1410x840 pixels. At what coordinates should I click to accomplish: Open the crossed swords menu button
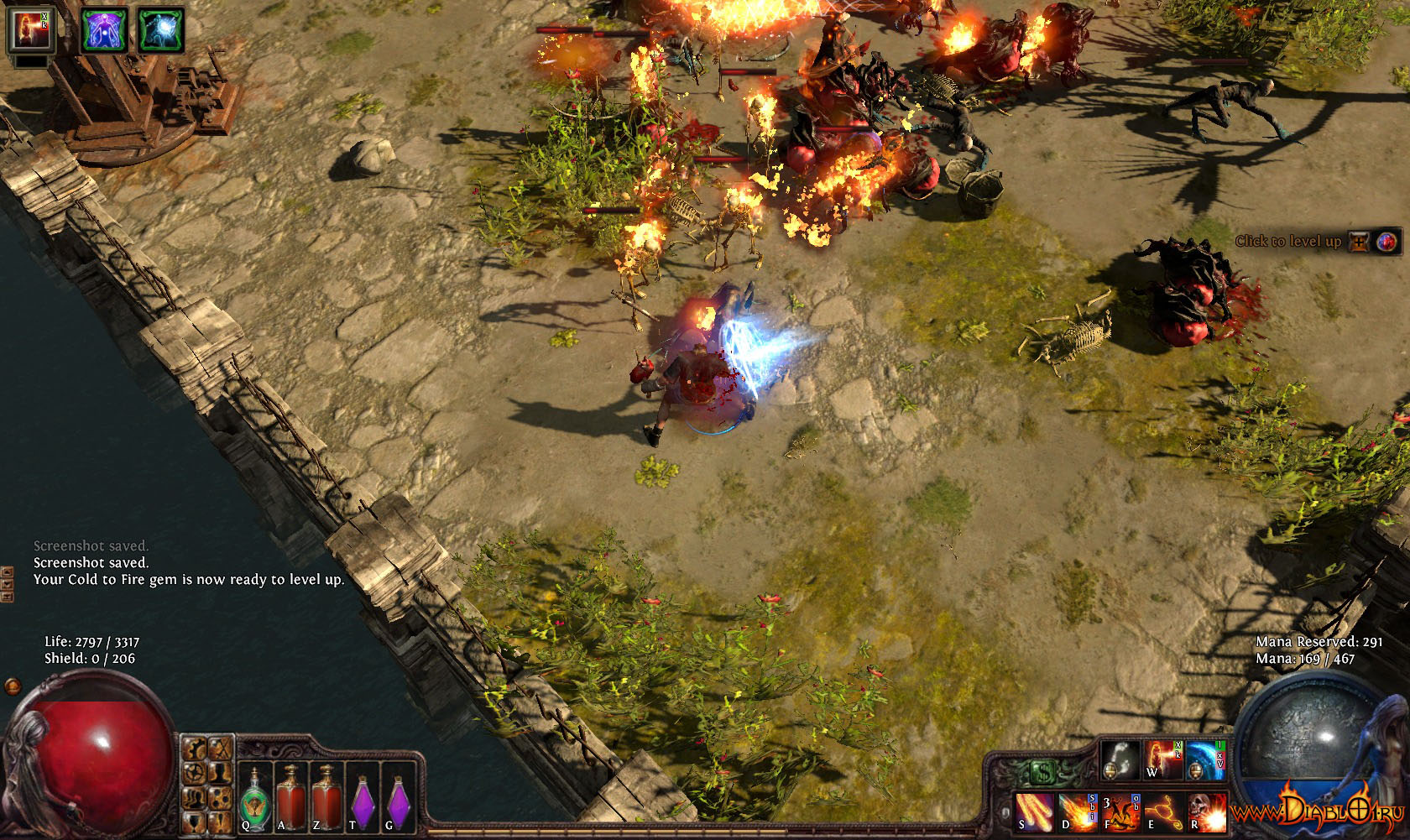point(220,747)
